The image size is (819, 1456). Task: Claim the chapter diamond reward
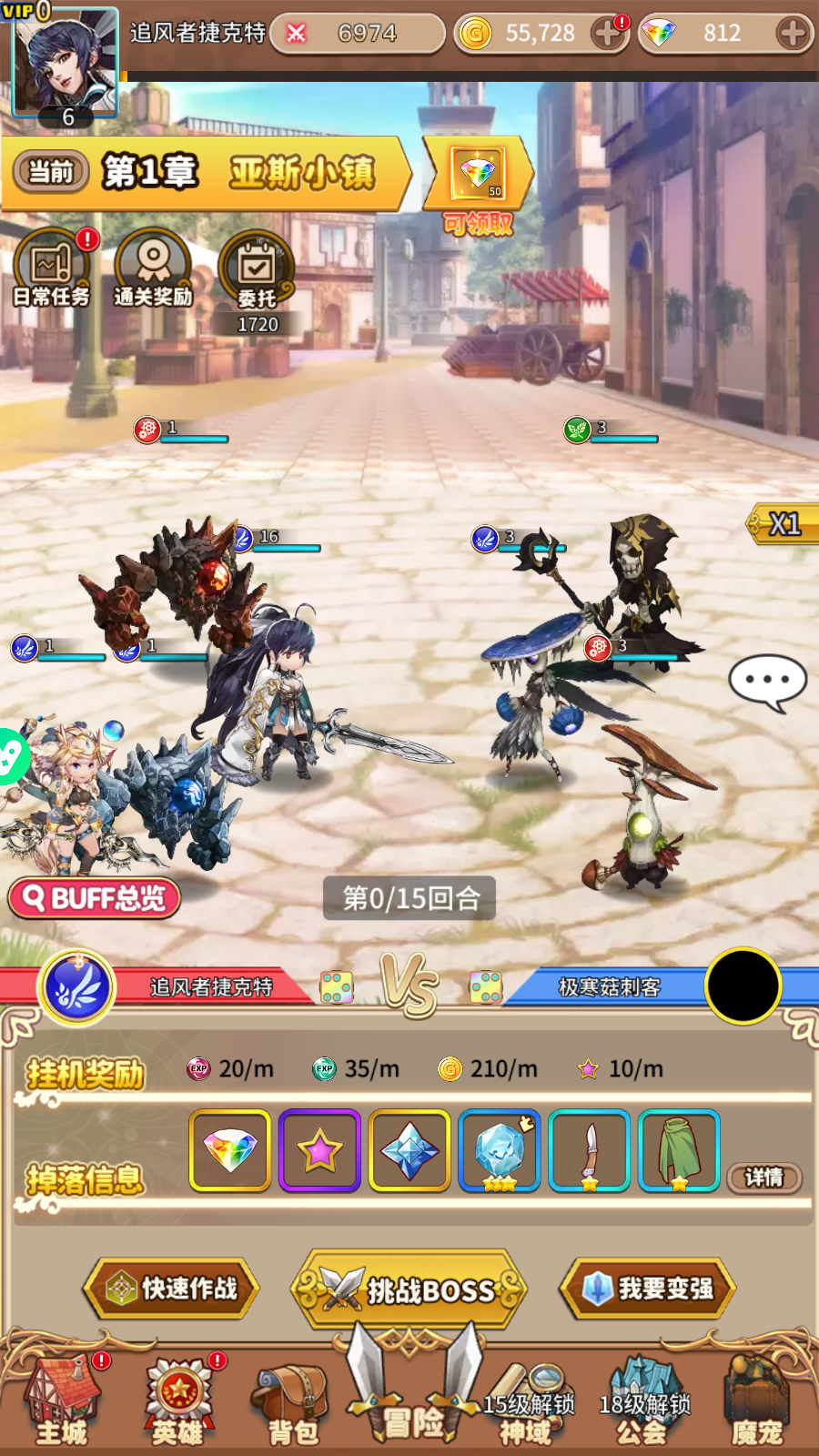tap(479, 175)
